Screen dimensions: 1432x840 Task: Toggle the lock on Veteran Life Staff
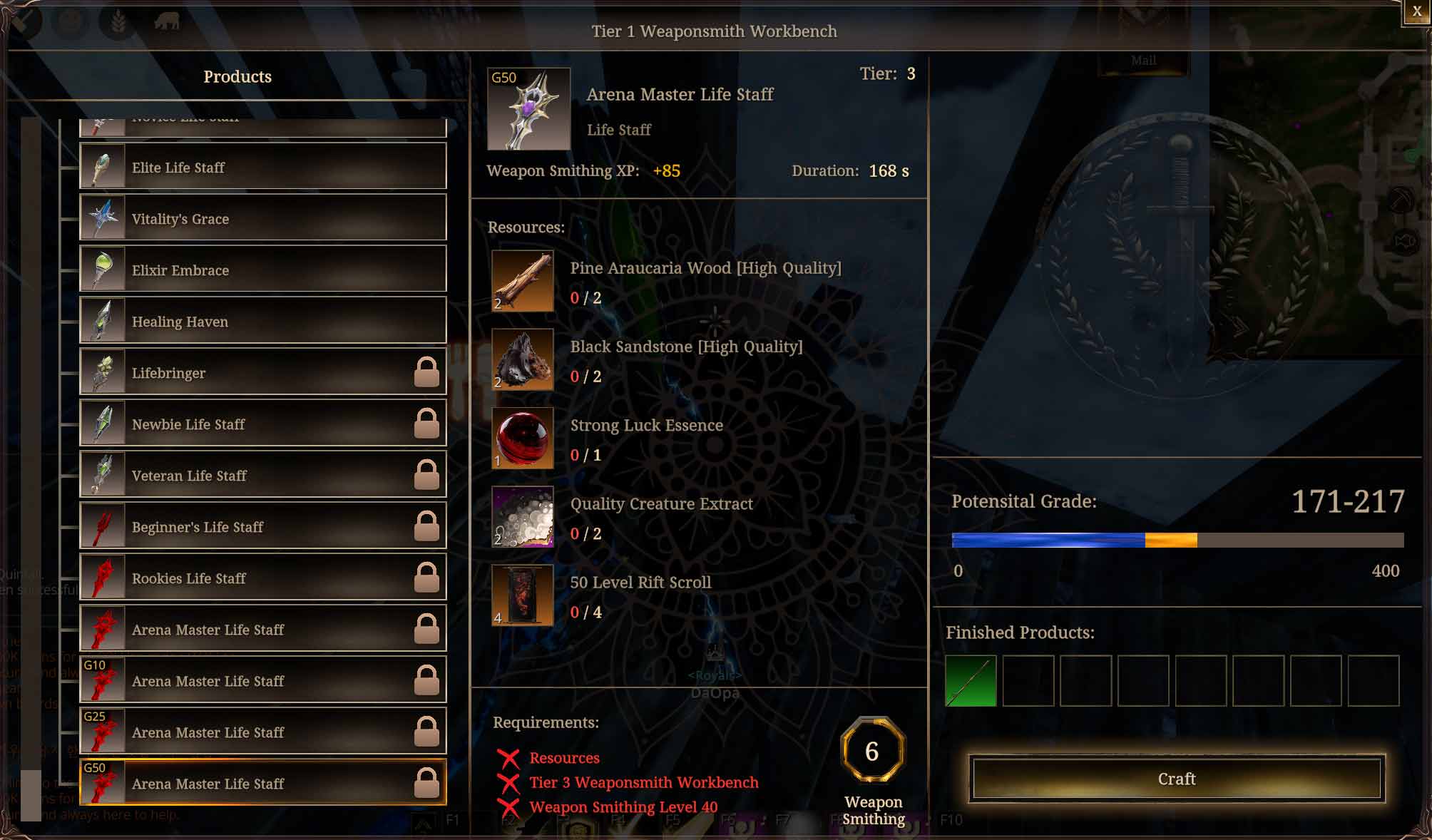429,475
